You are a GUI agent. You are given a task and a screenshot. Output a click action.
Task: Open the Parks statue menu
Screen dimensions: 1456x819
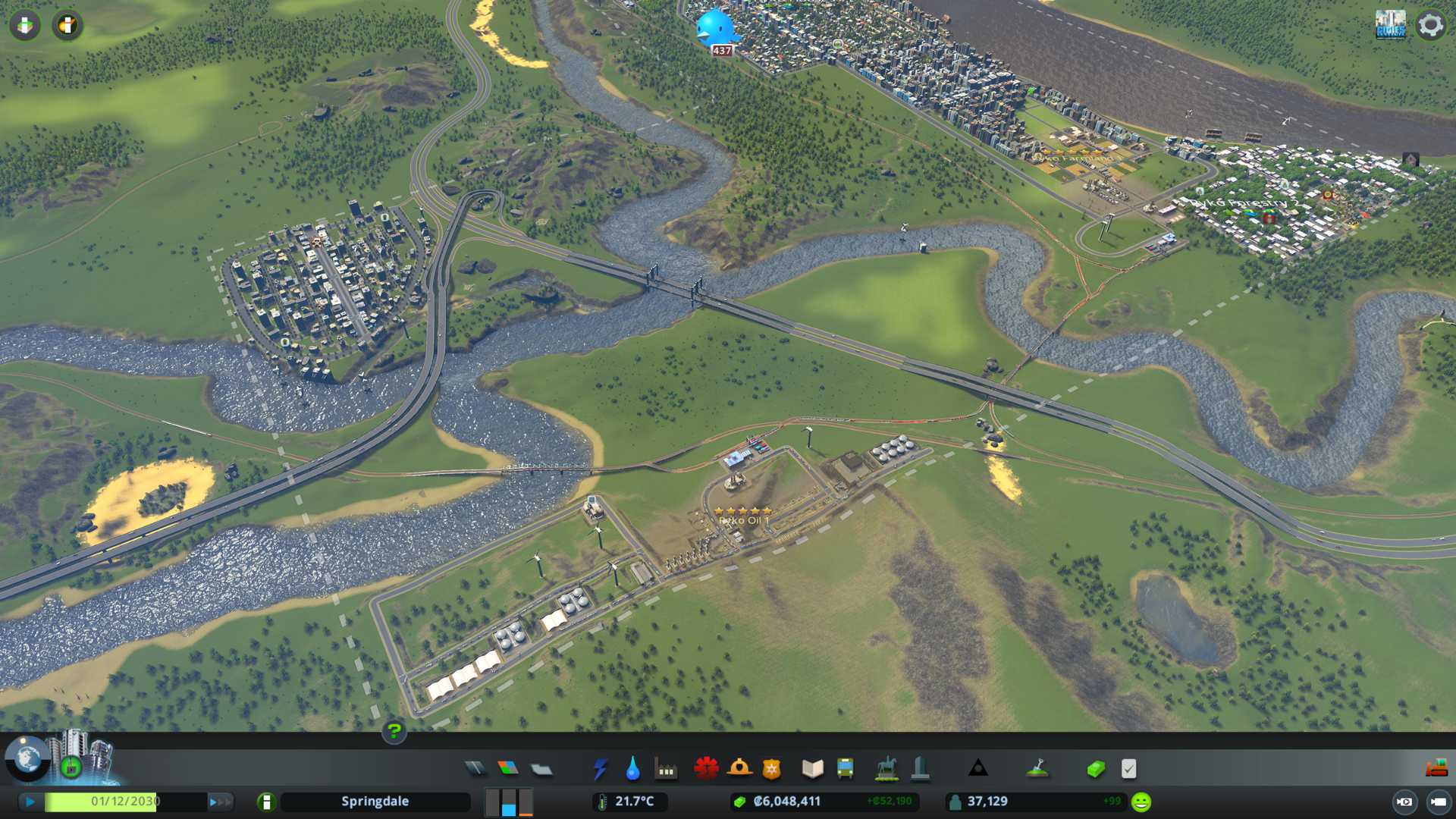(x=886, y=769)
